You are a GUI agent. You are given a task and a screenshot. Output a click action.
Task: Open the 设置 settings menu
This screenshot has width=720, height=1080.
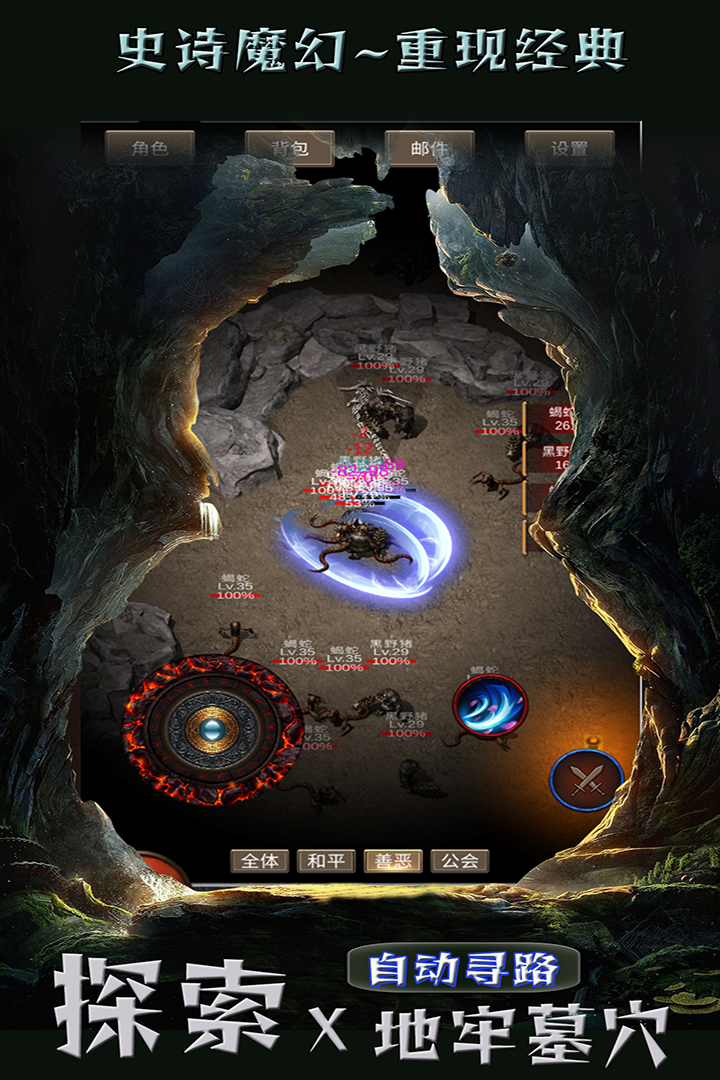tap(569, 149)
